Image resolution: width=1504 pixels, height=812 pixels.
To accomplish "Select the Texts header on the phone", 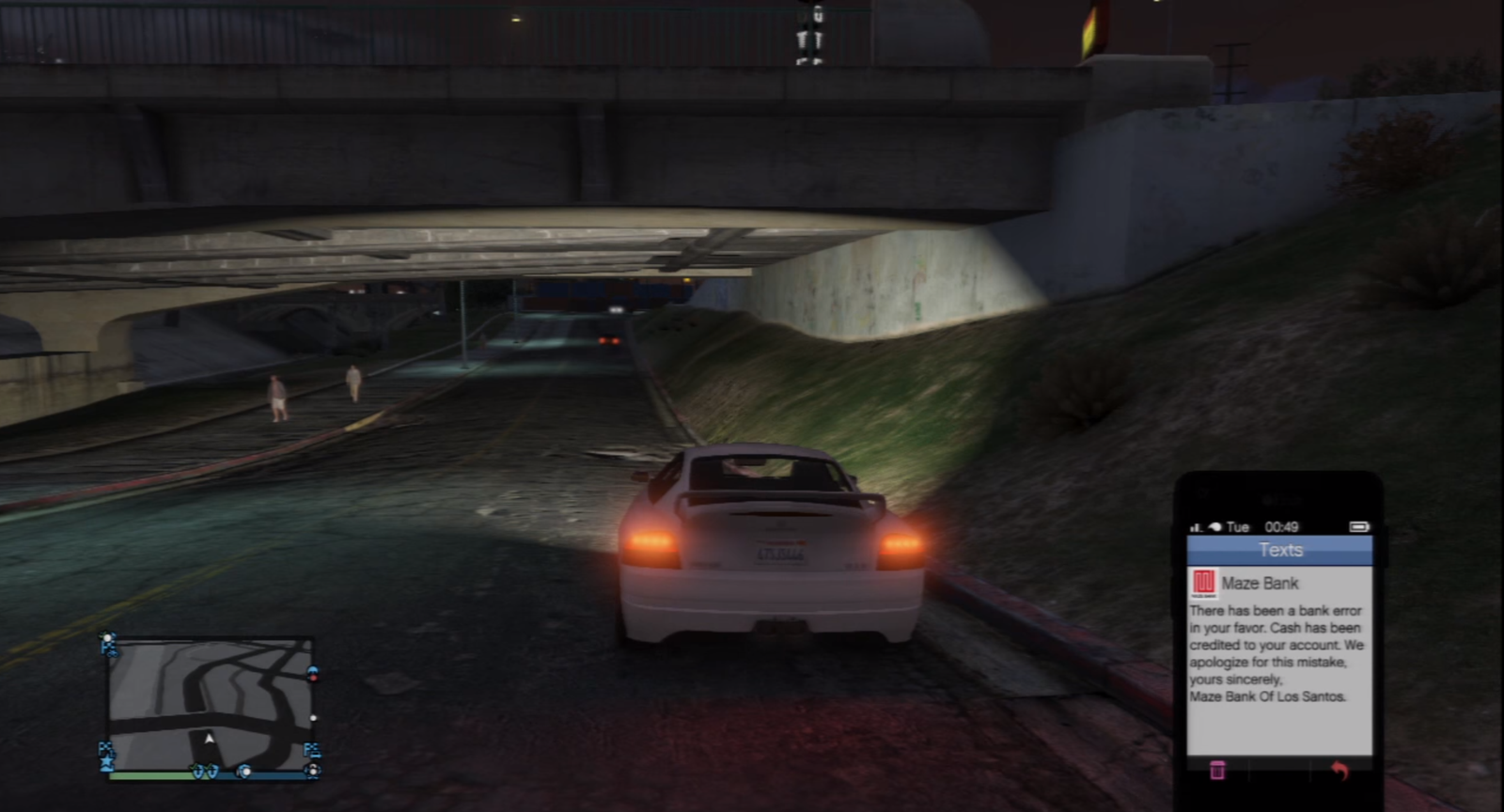I will (1279, 550).
